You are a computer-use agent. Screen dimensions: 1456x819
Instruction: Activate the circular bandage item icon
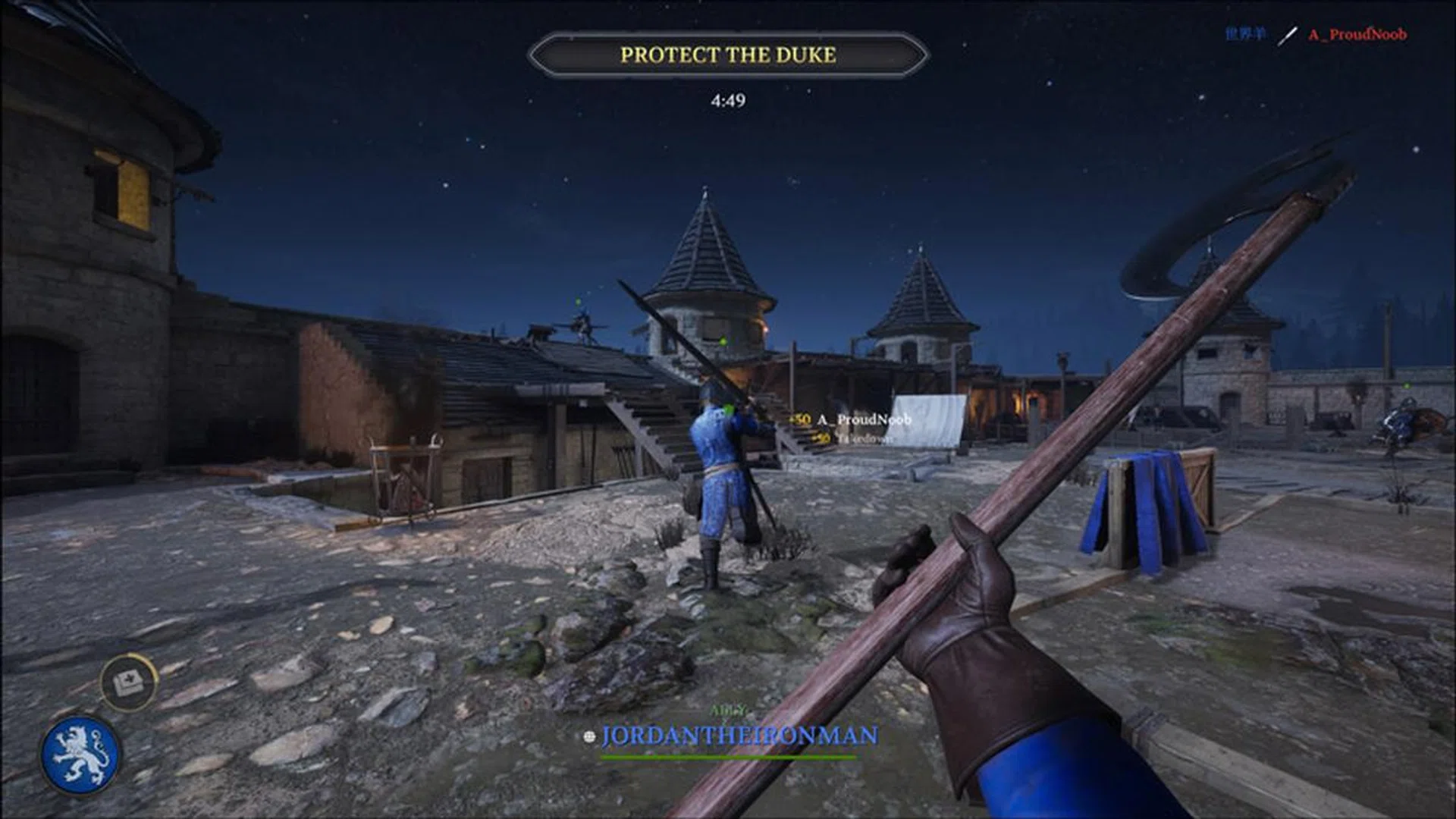pos(128,682)
